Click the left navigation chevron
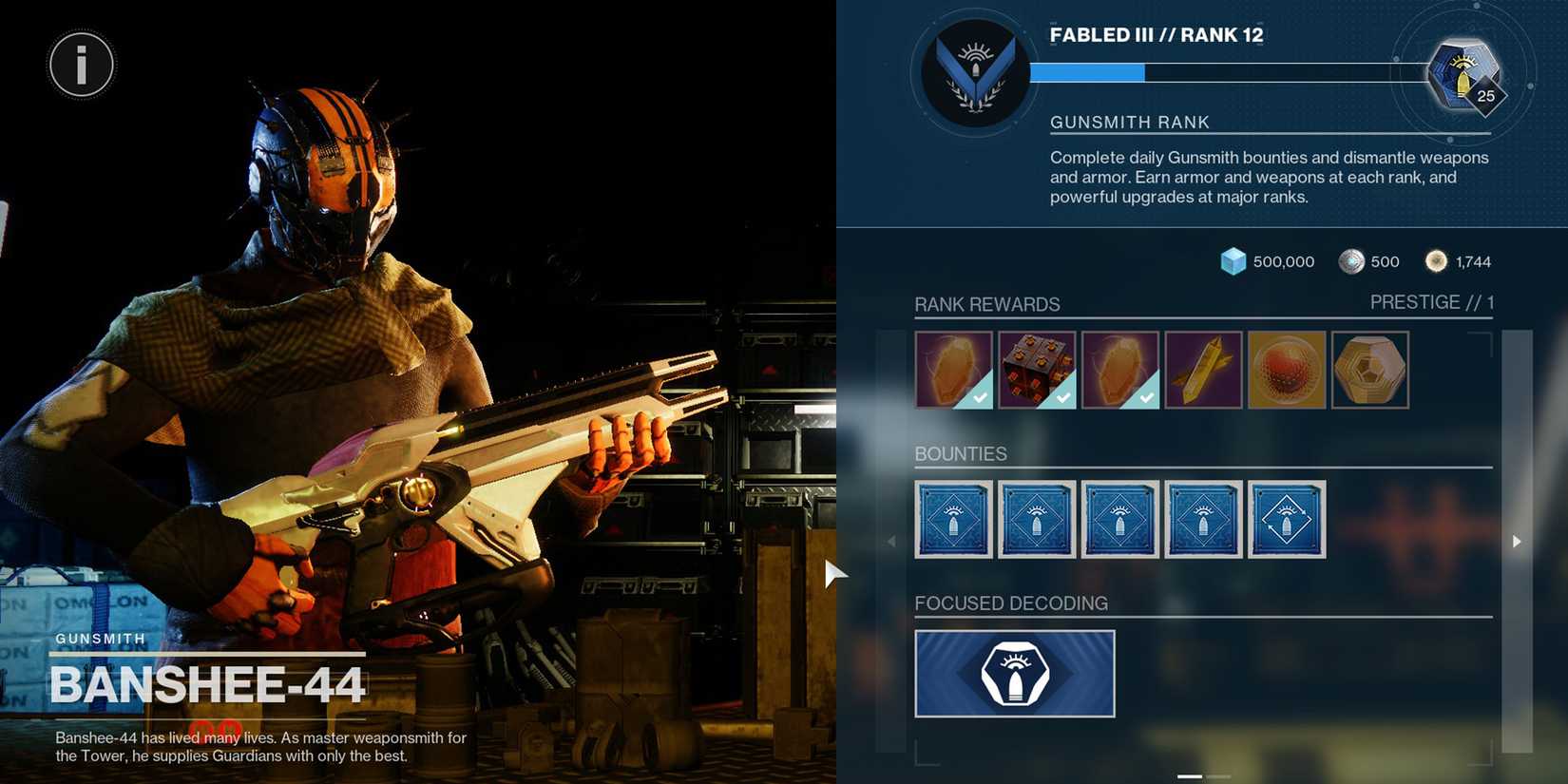This screenshot has width=1568, height=784. point(891,541)
